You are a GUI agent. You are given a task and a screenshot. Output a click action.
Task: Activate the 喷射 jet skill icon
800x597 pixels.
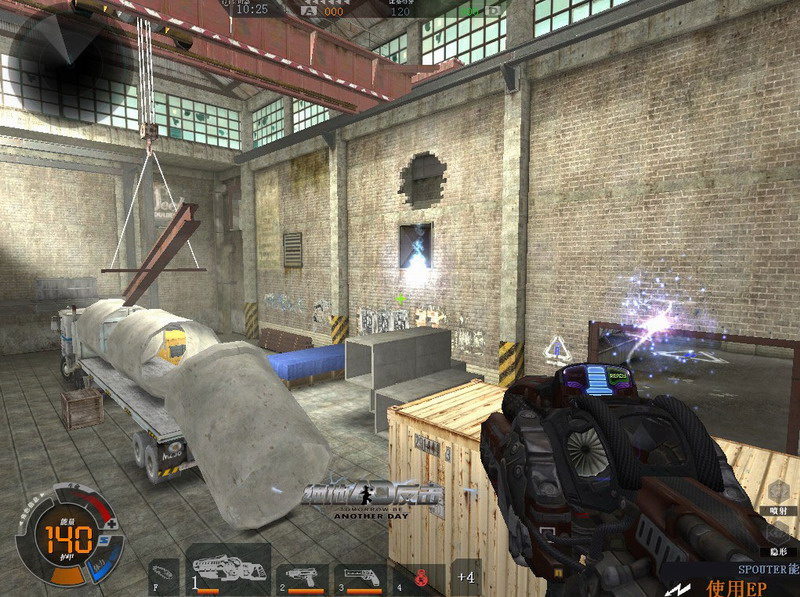coord(779,494)
